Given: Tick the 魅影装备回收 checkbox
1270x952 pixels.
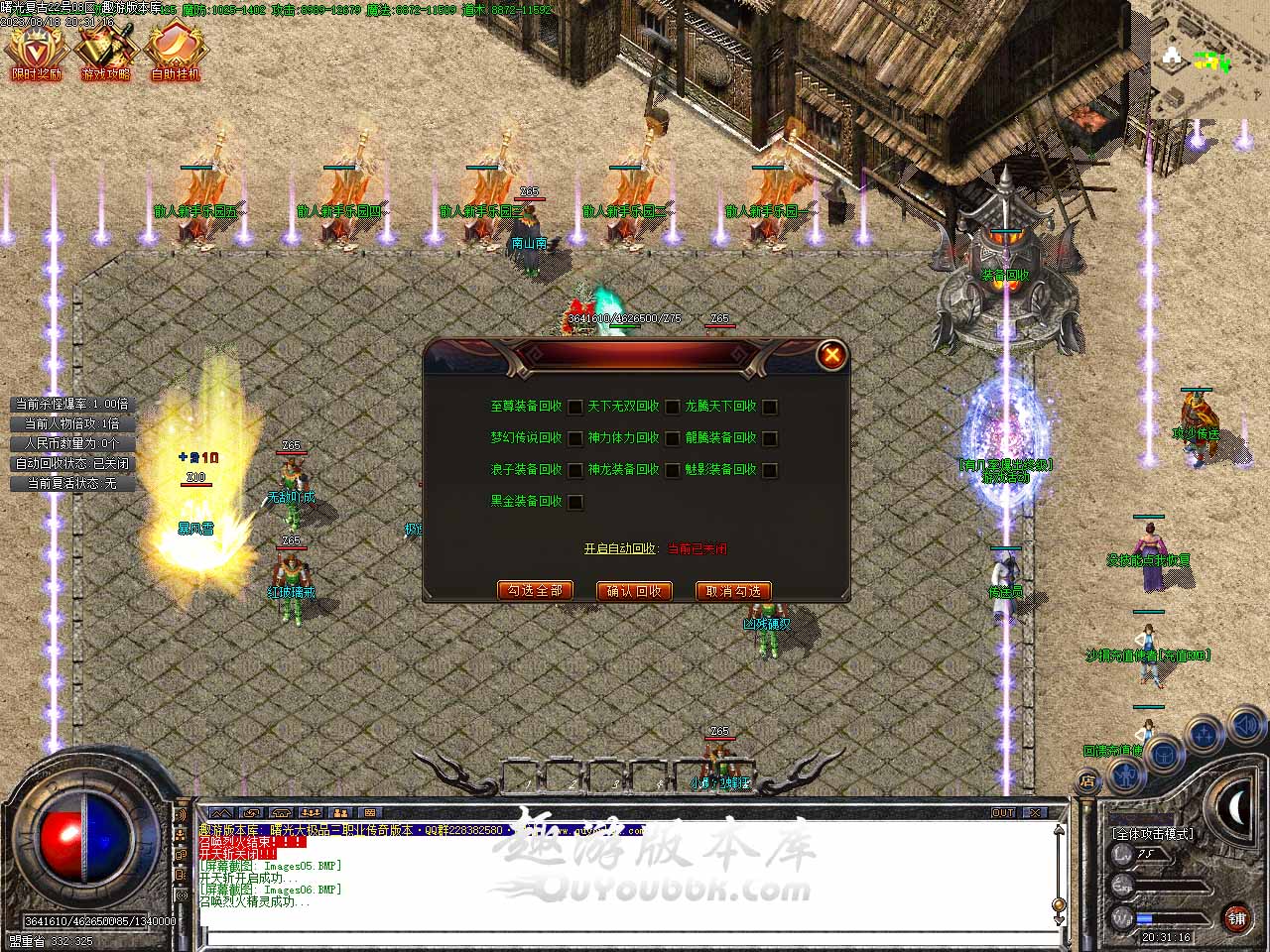Looking at the screenshot, I should click(x=769, y=470).
